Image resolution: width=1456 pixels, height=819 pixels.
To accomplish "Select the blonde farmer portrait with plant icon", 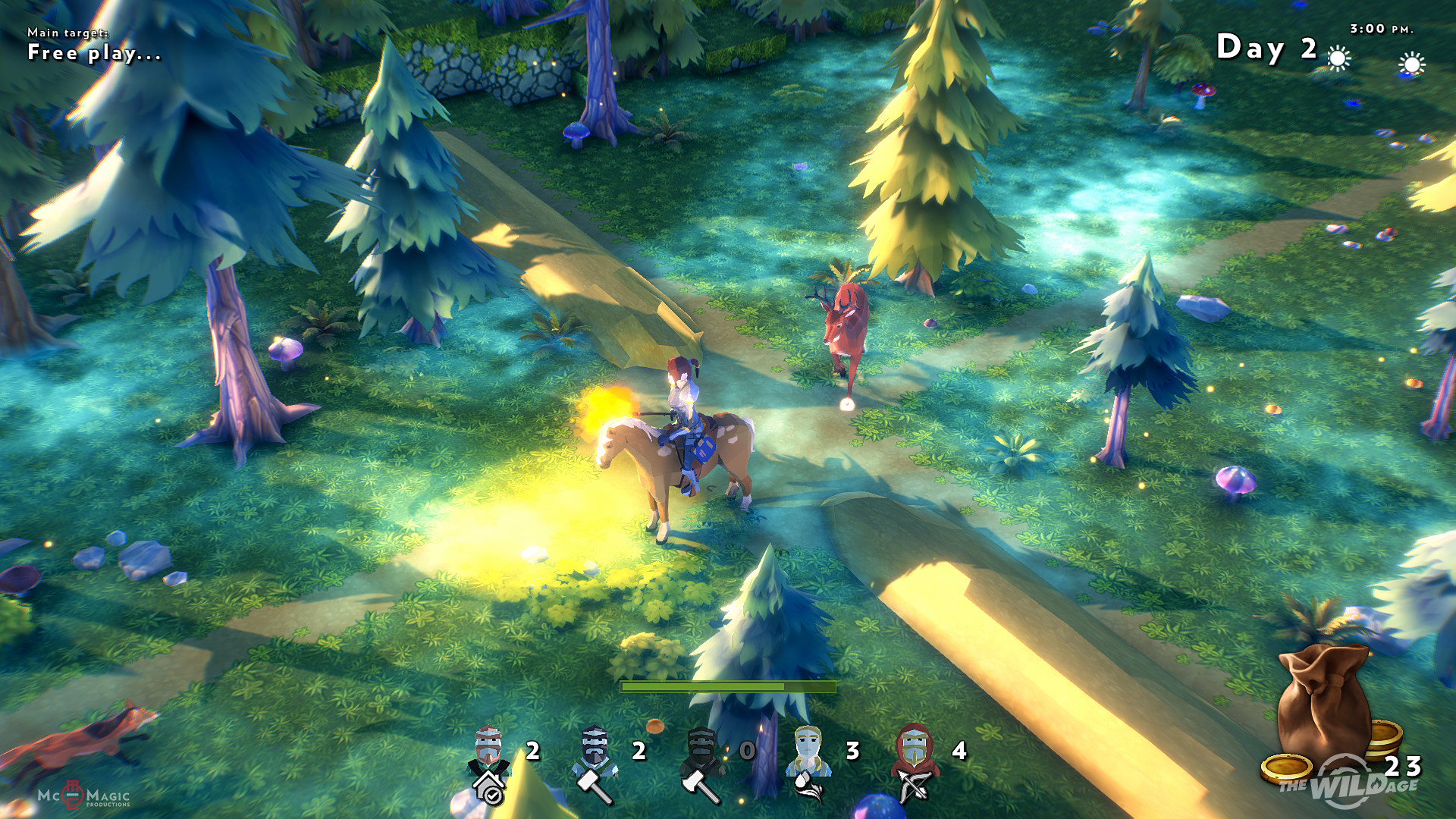I will click(x=808, y=761).
